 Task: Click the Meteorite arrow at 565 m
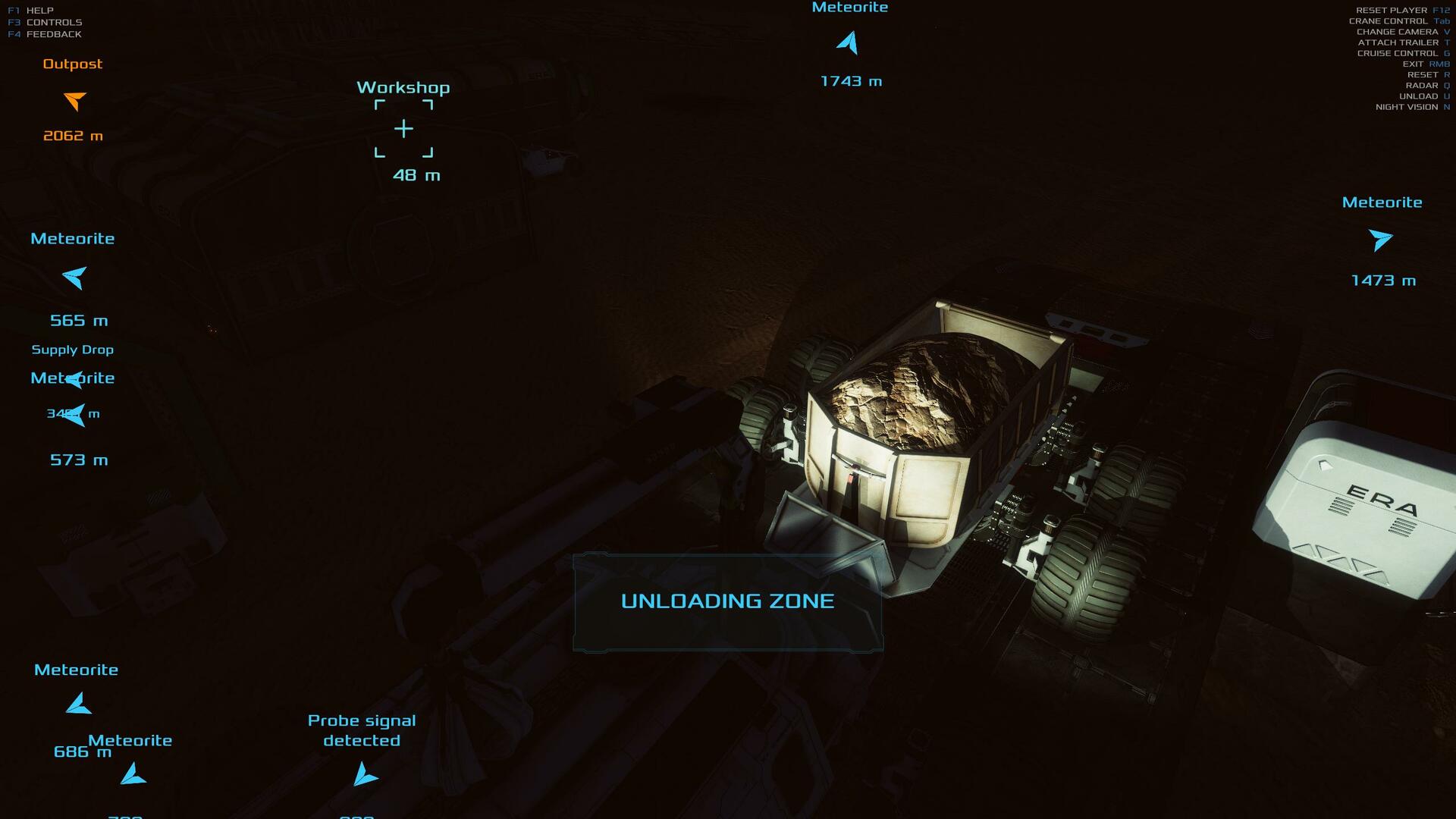[x=75, y=278]
